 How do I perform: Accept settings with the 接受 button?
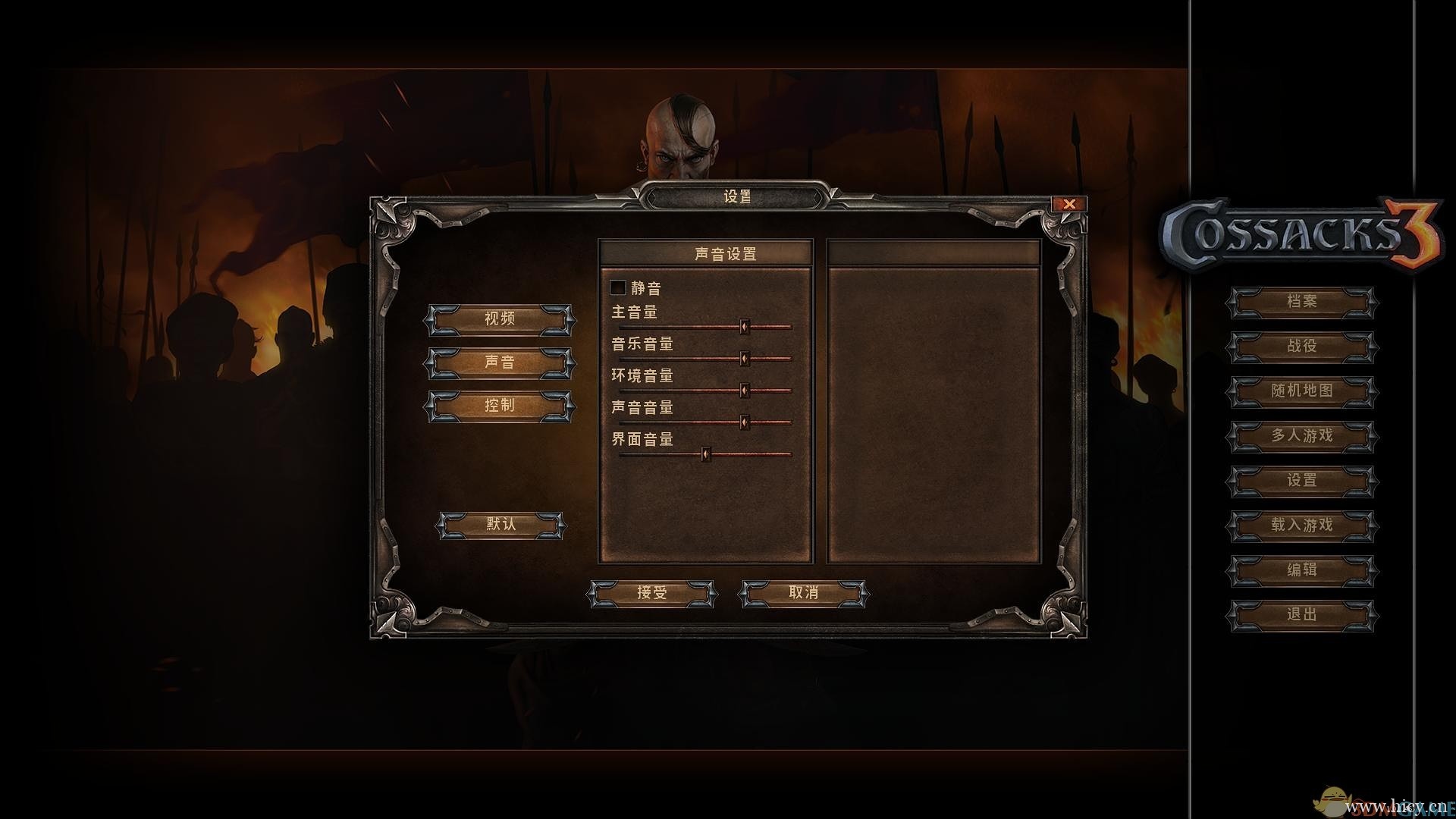(x=651, y=592)
